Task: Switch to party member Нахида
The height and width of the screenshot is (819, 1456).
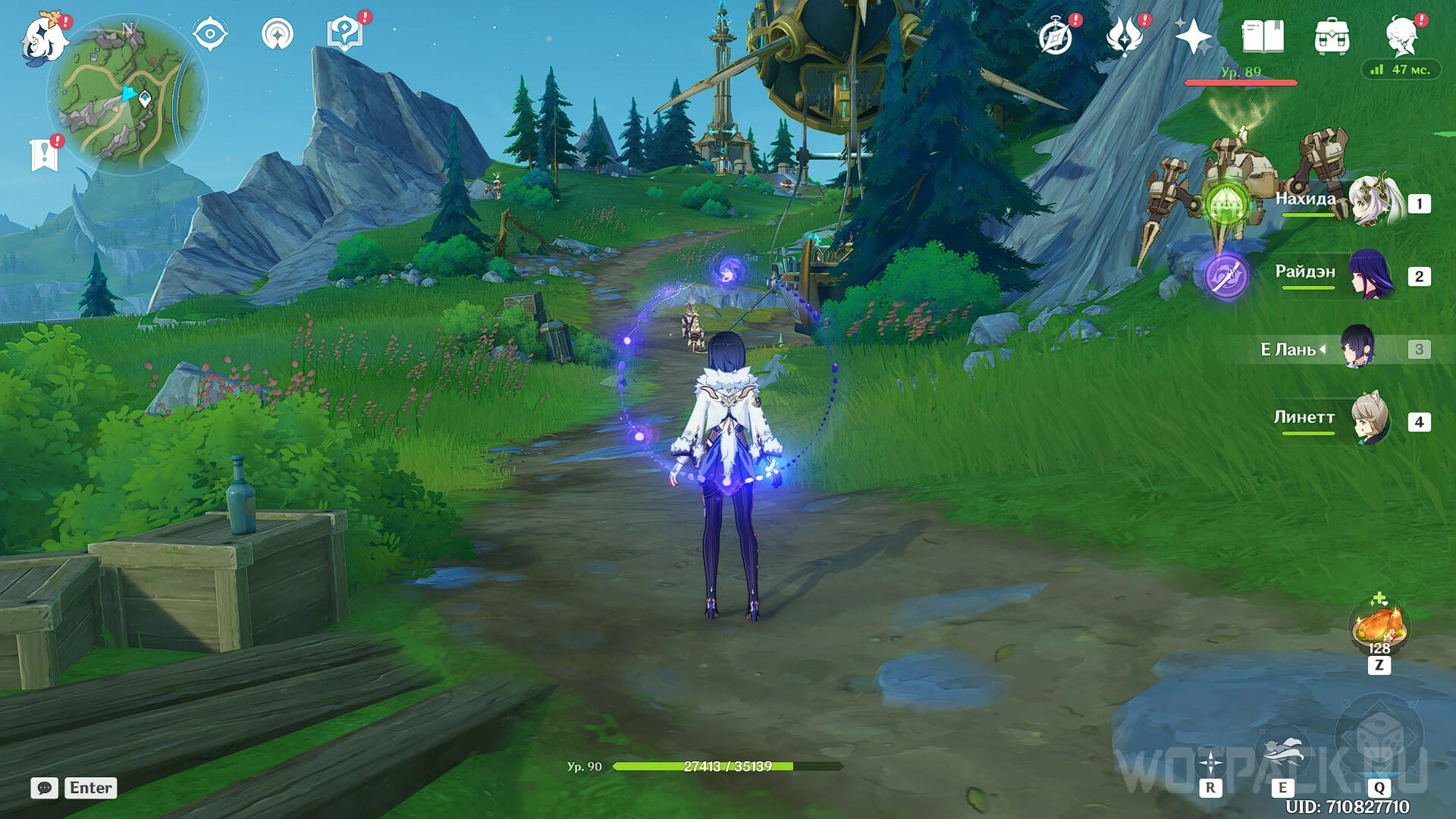Action: tap(1374, 202)
